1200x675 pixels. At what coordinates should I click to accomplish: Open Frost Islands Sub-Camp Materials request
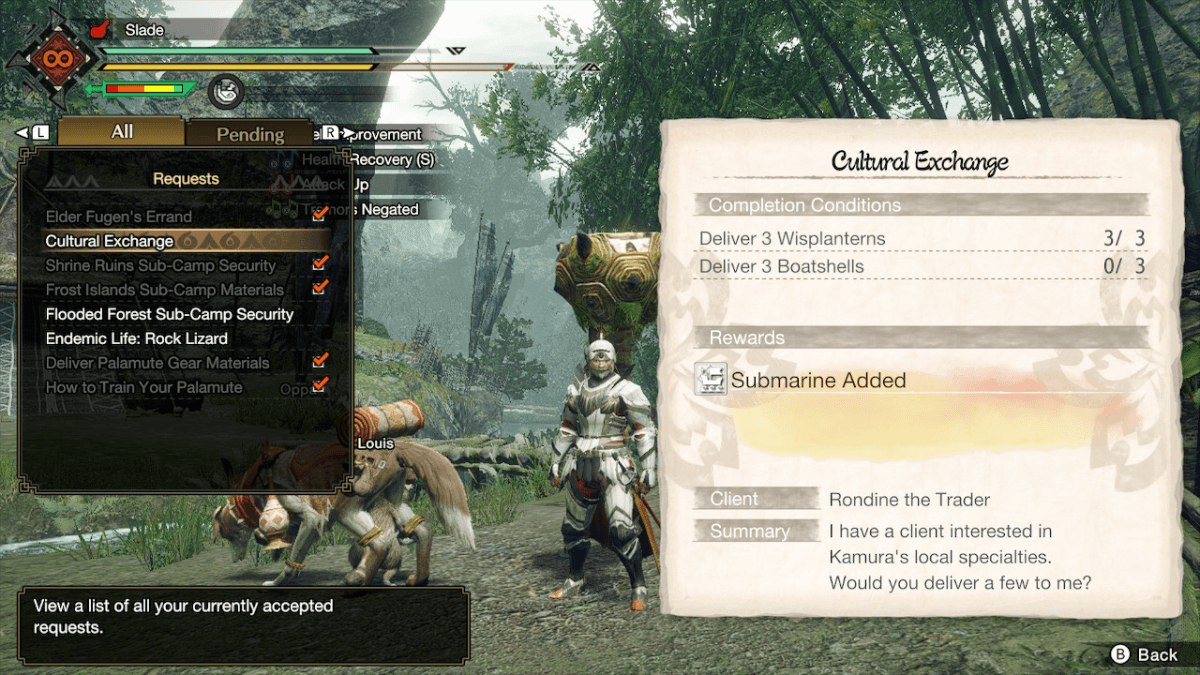[165, 290]
